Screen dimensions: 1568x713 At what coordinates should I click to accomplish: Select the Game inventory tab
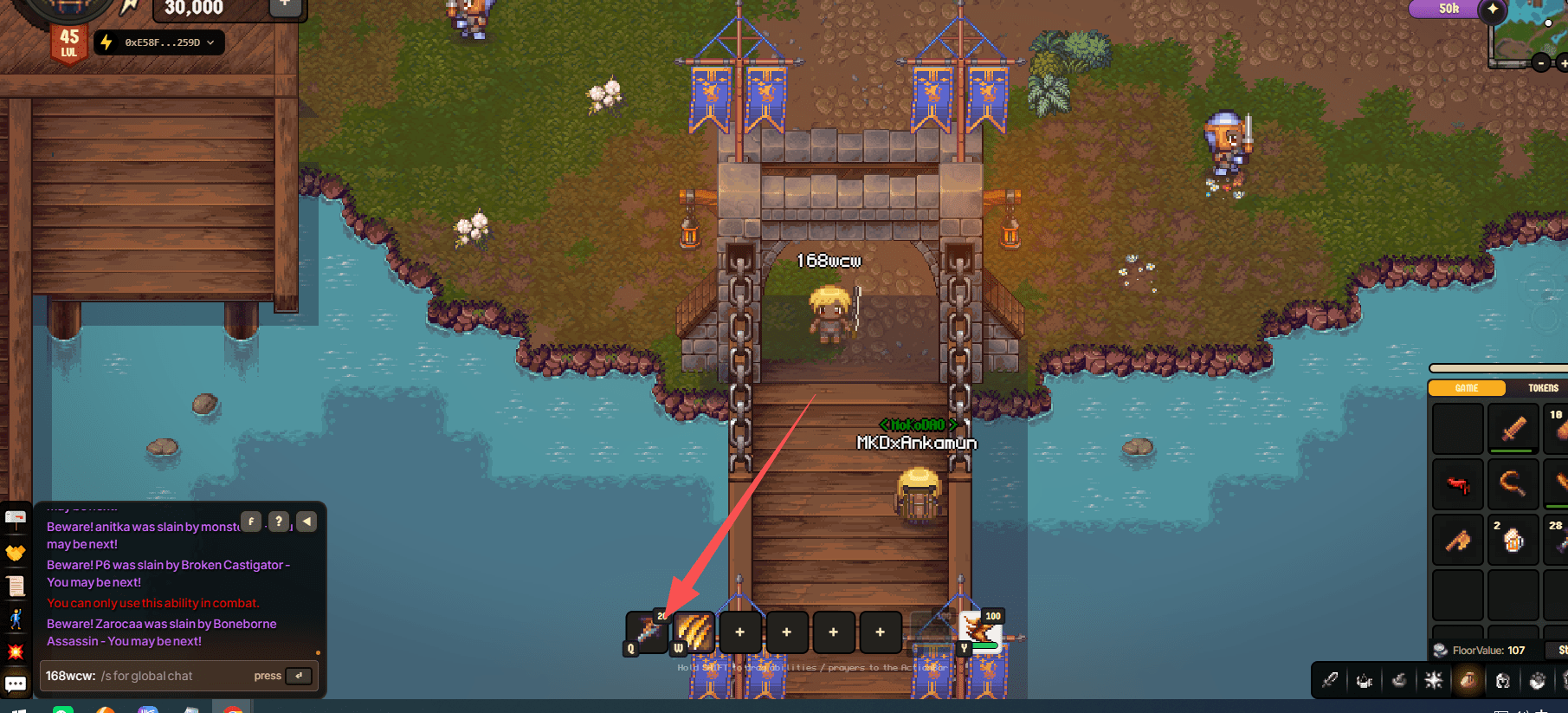click(x=1466, y=388)
